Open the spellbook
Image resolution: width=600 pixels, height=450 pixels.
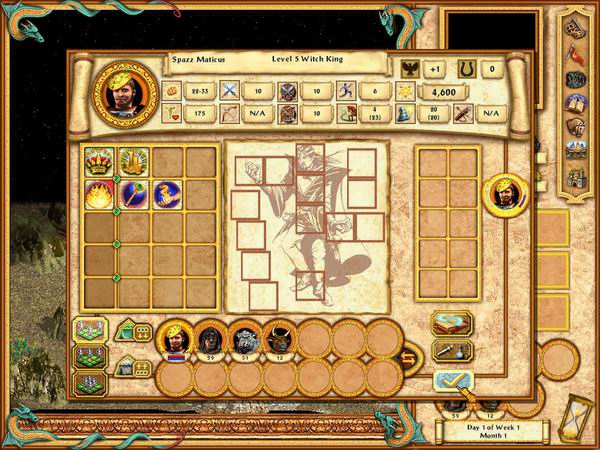point(451,324)
